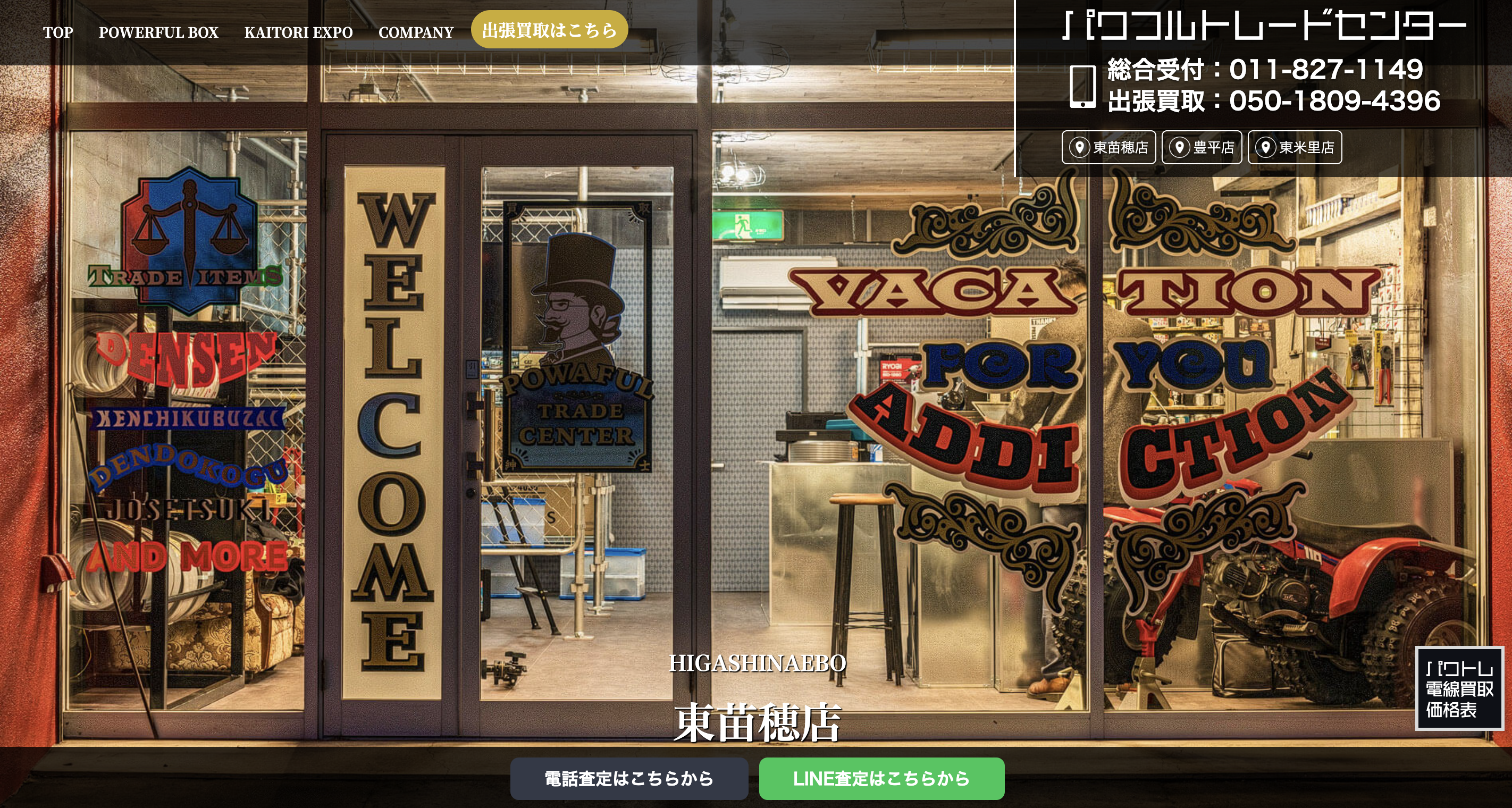
Task: Open the KAITORI EXPO page
Action: tap(298, 32)
